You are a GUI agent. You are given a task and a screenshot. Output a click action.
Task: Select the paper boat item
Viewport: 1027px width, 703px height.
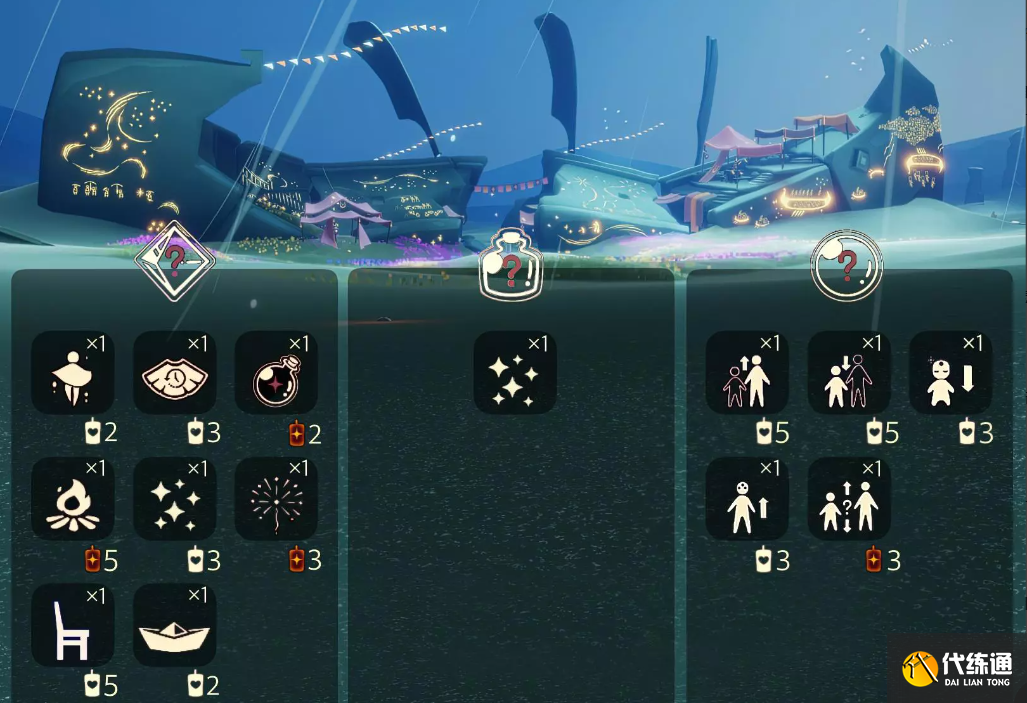click(174, 626)
